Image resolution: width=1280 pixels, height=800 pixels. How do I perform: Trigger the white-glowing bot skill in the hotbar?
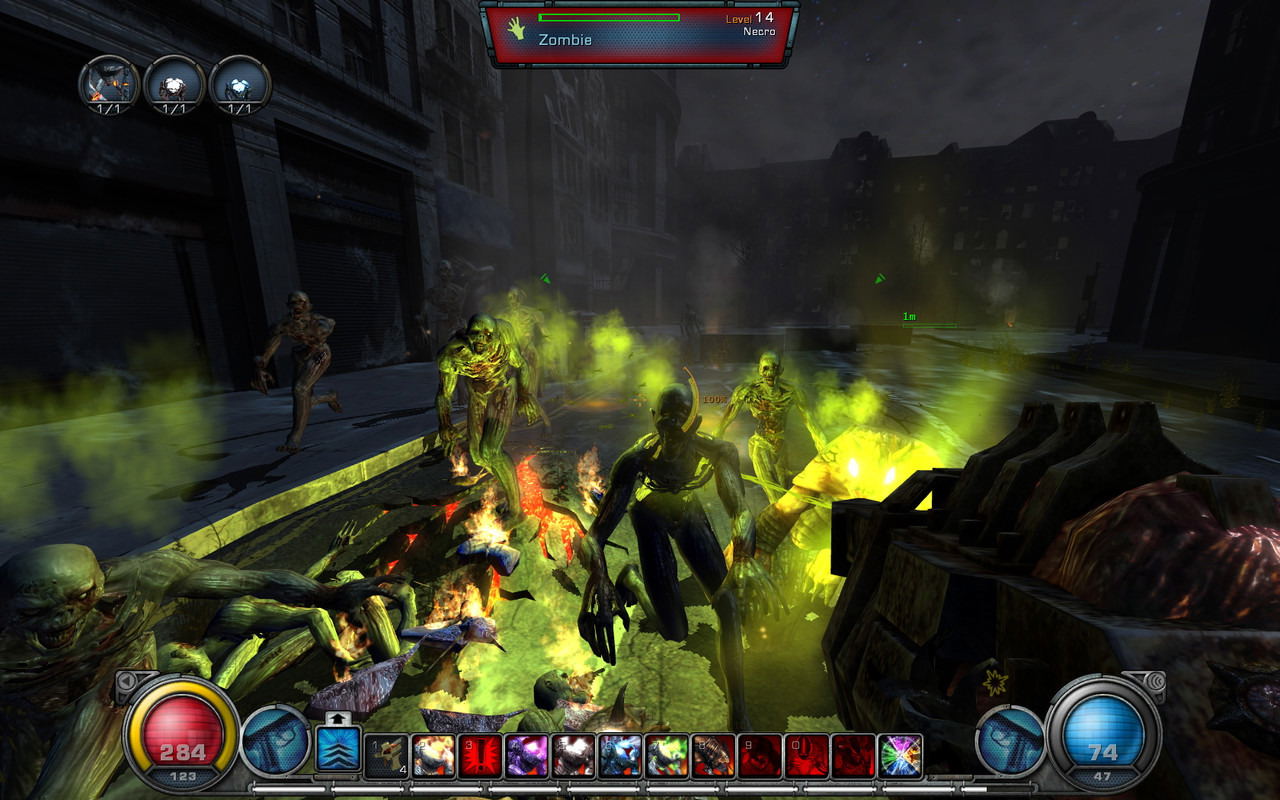pyautogui.click(x=574, y=757)
